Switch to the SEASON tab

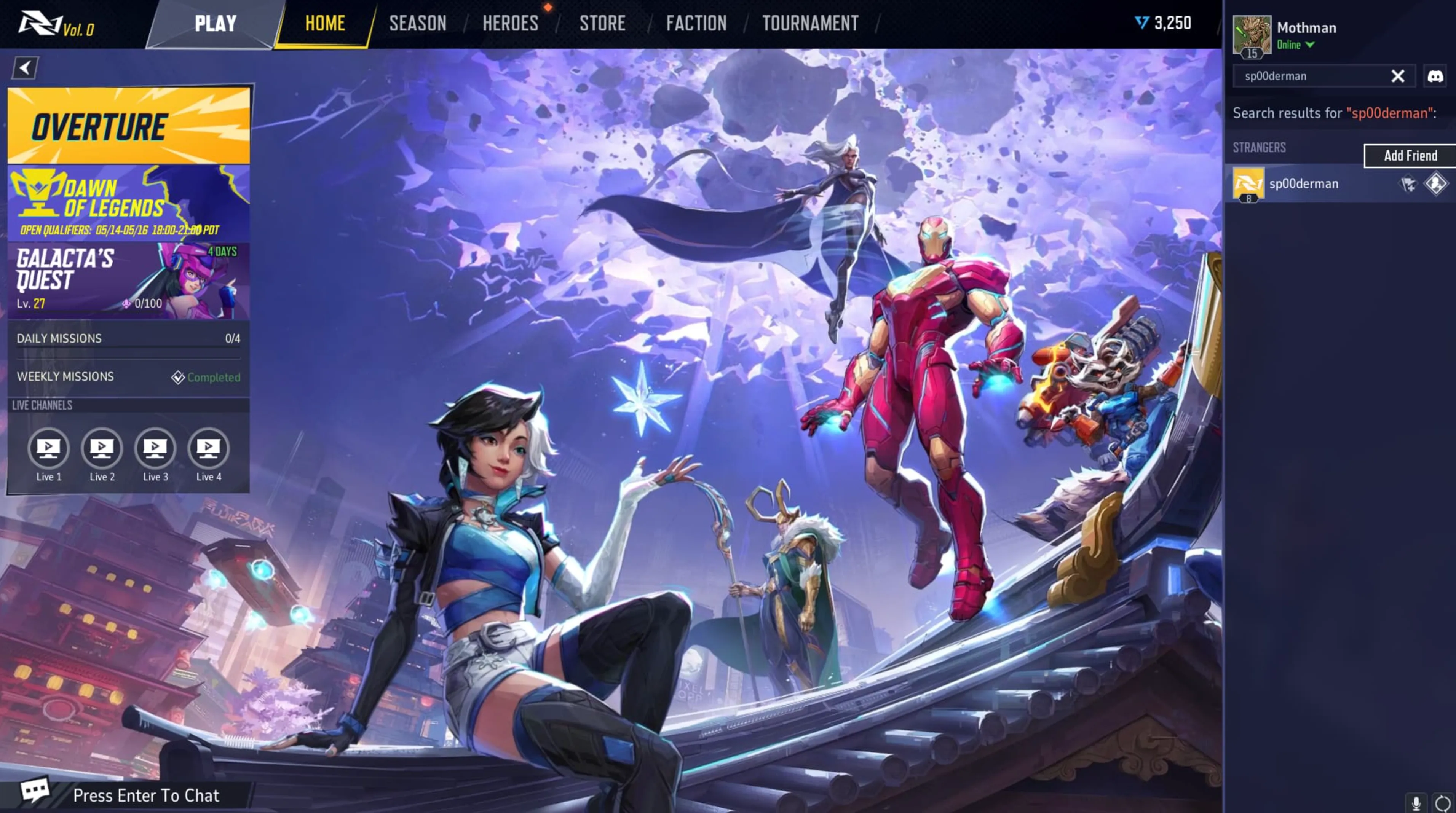tap(417, 24)
